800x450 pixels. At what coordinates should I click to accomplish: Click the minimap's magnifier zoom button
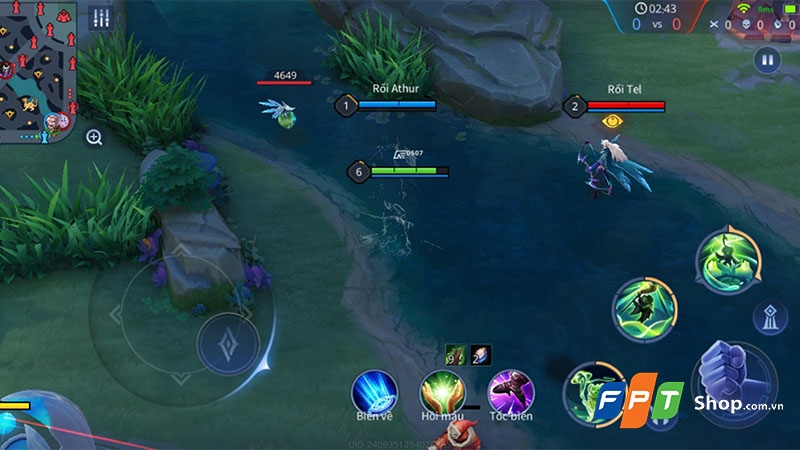(94, 138)
